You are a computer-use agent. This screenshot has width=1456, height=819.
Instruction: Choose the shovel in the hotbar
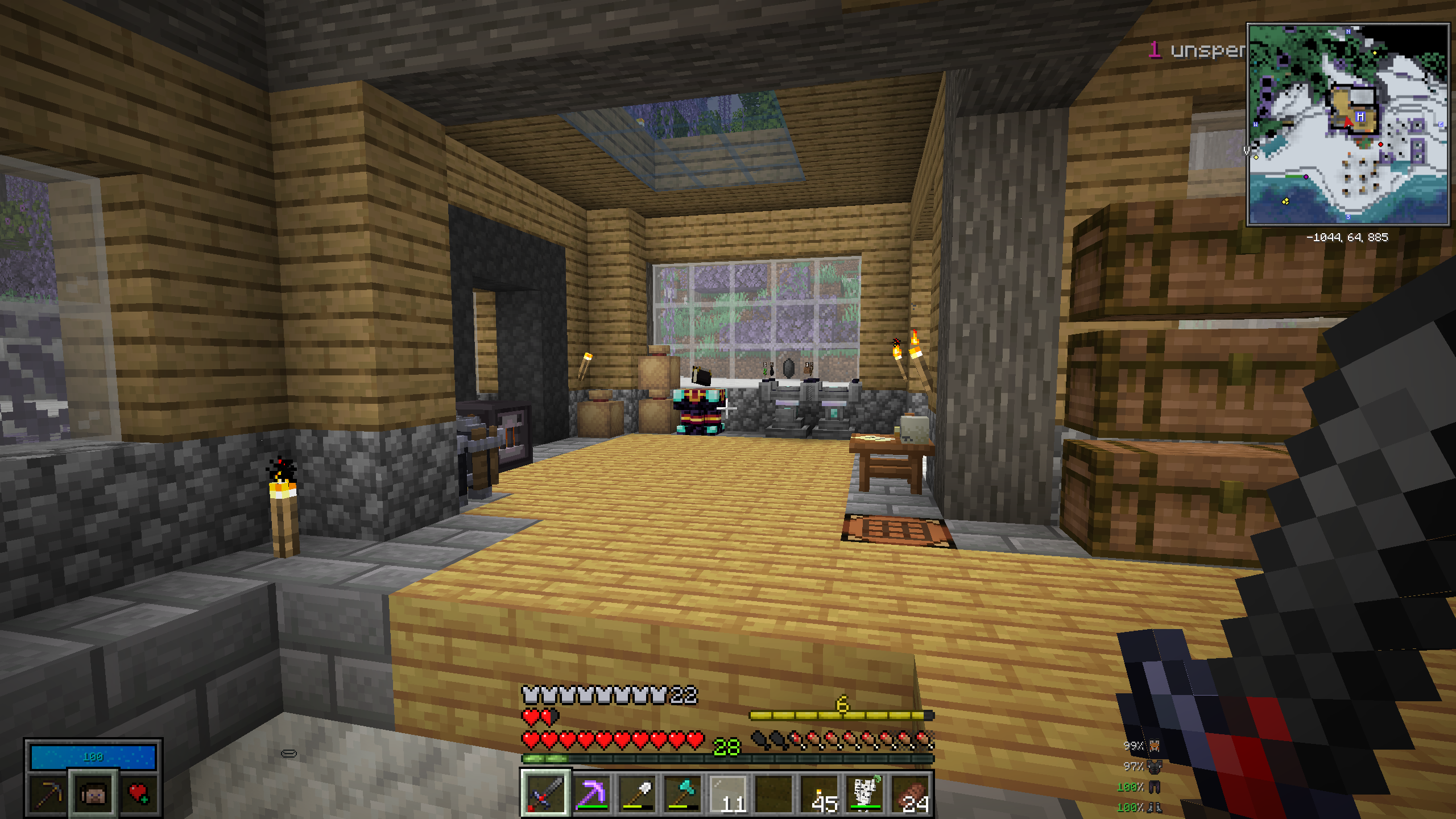(x=636, y=793)
